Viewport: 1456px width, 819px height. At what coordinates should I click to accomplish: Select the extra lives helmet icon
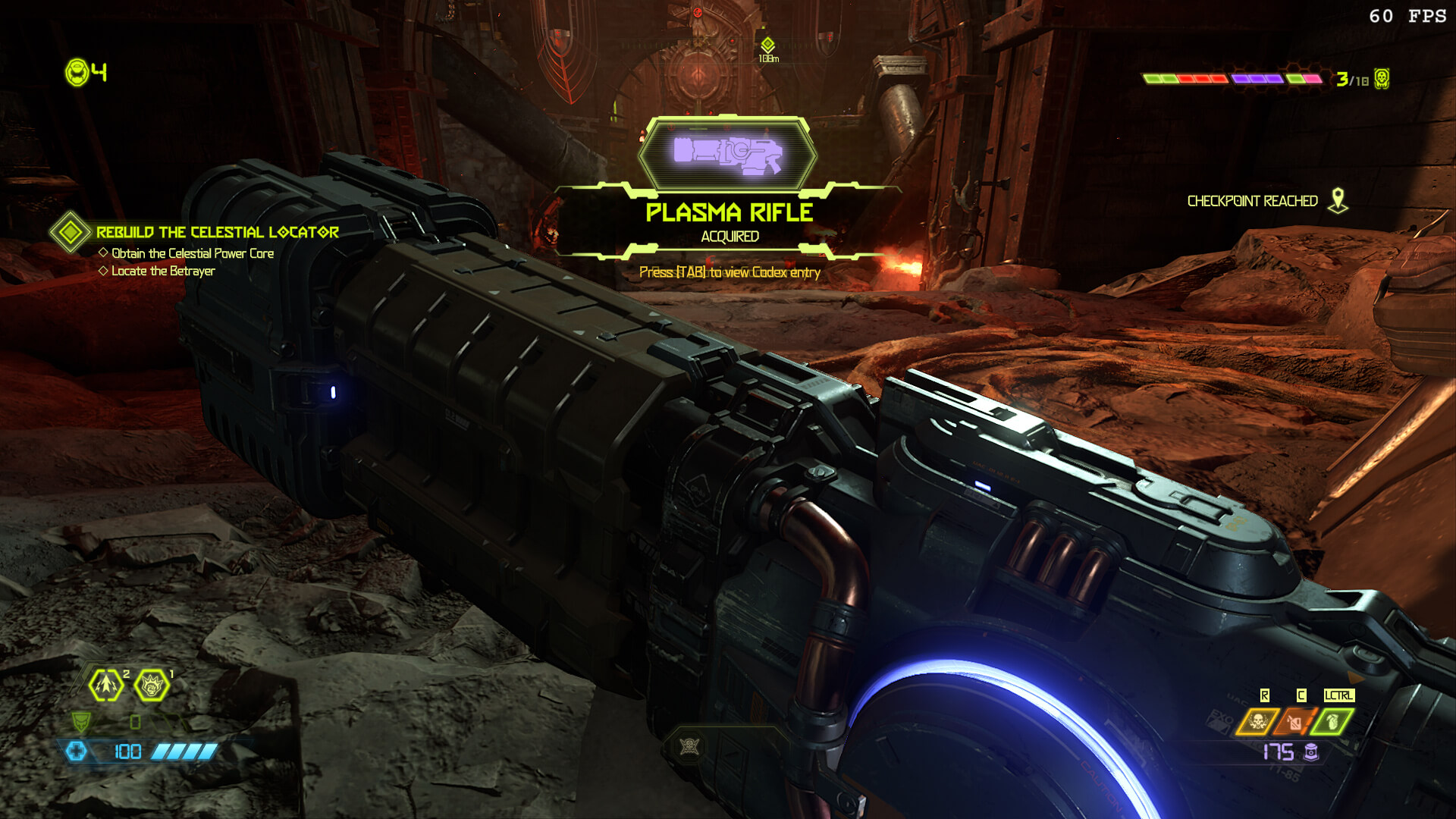click(77, 73)
